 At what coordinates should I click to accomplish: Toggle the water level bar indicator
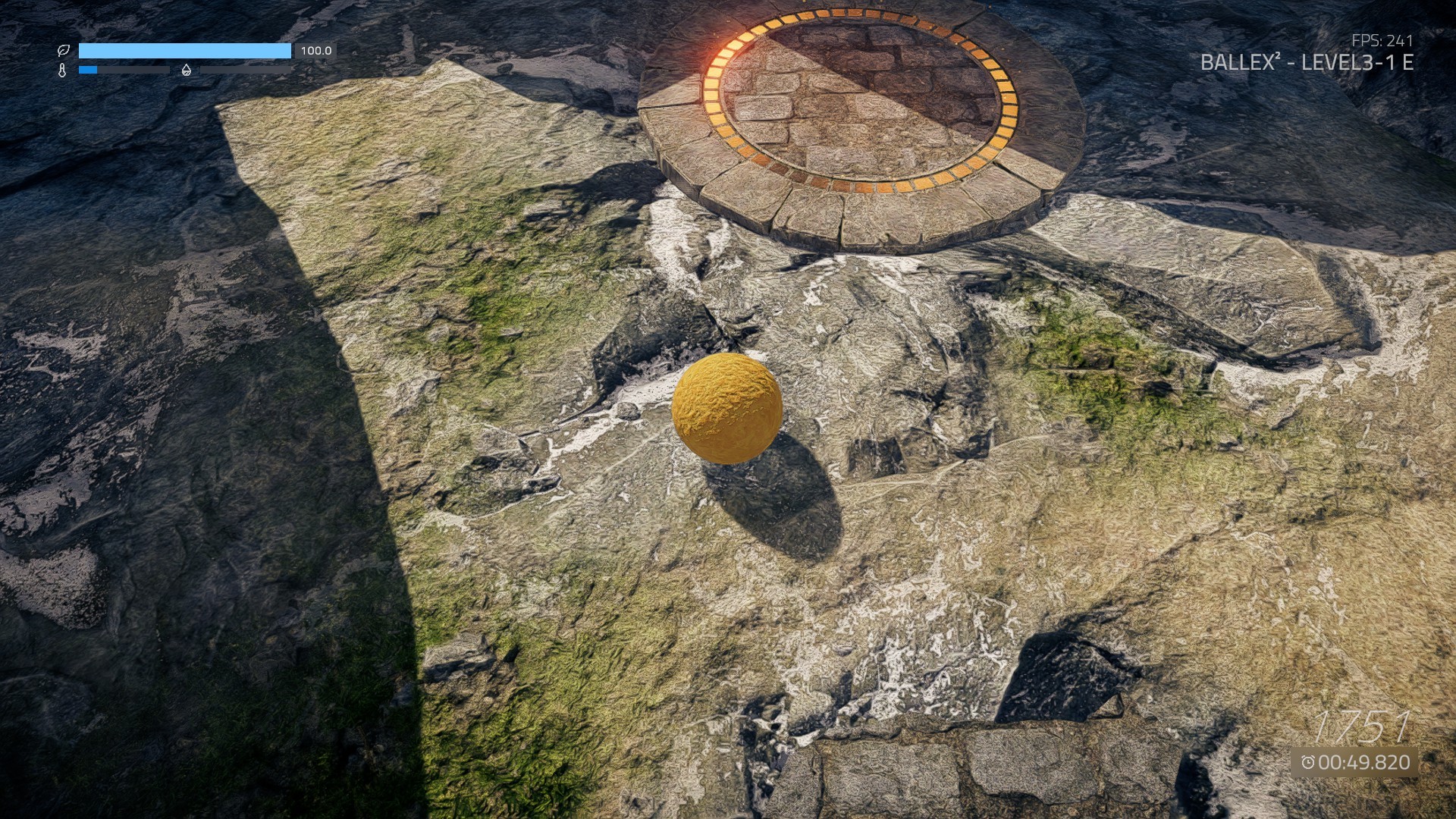[246, 70]
